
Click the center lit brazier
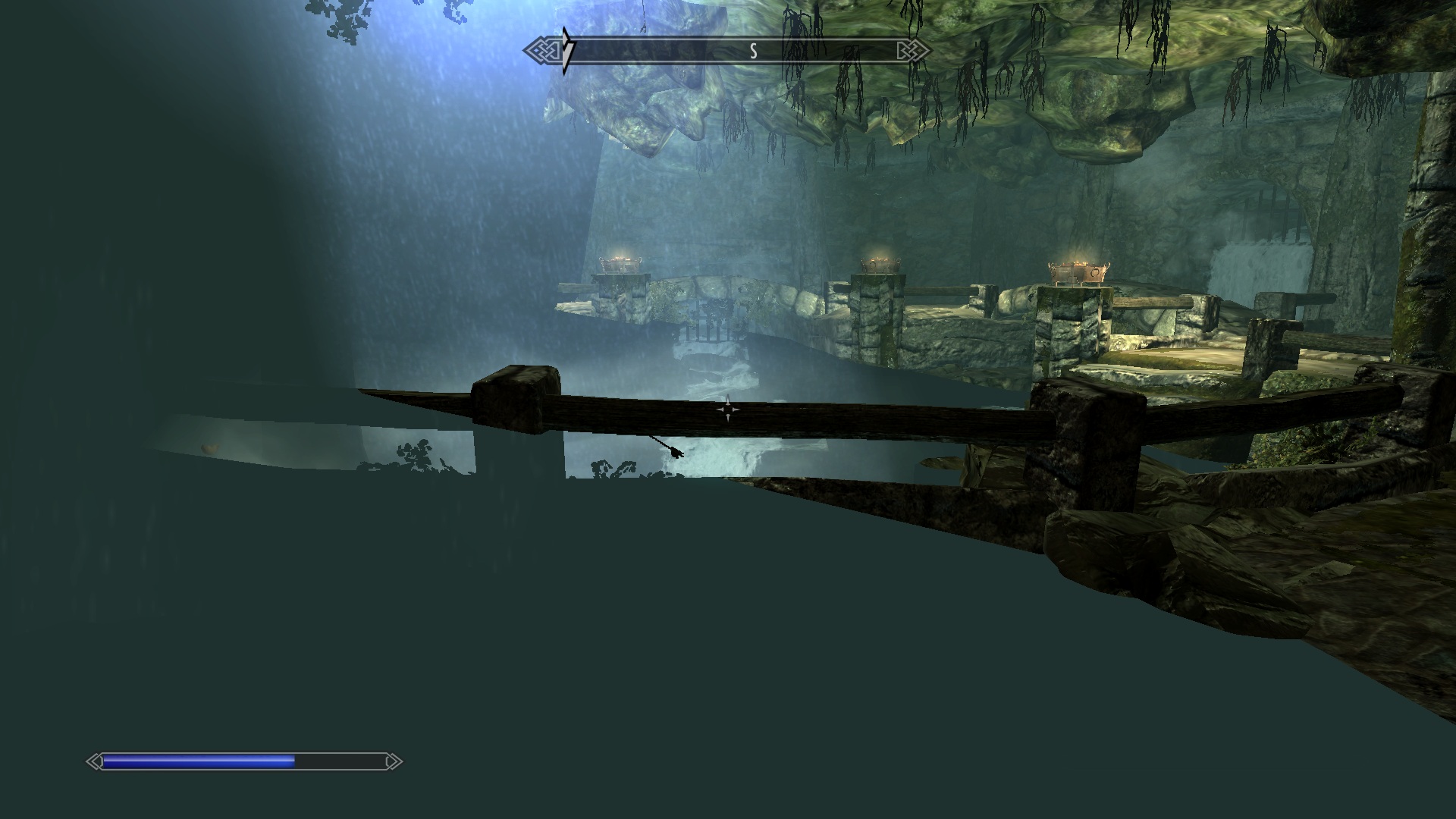[880, 265]
